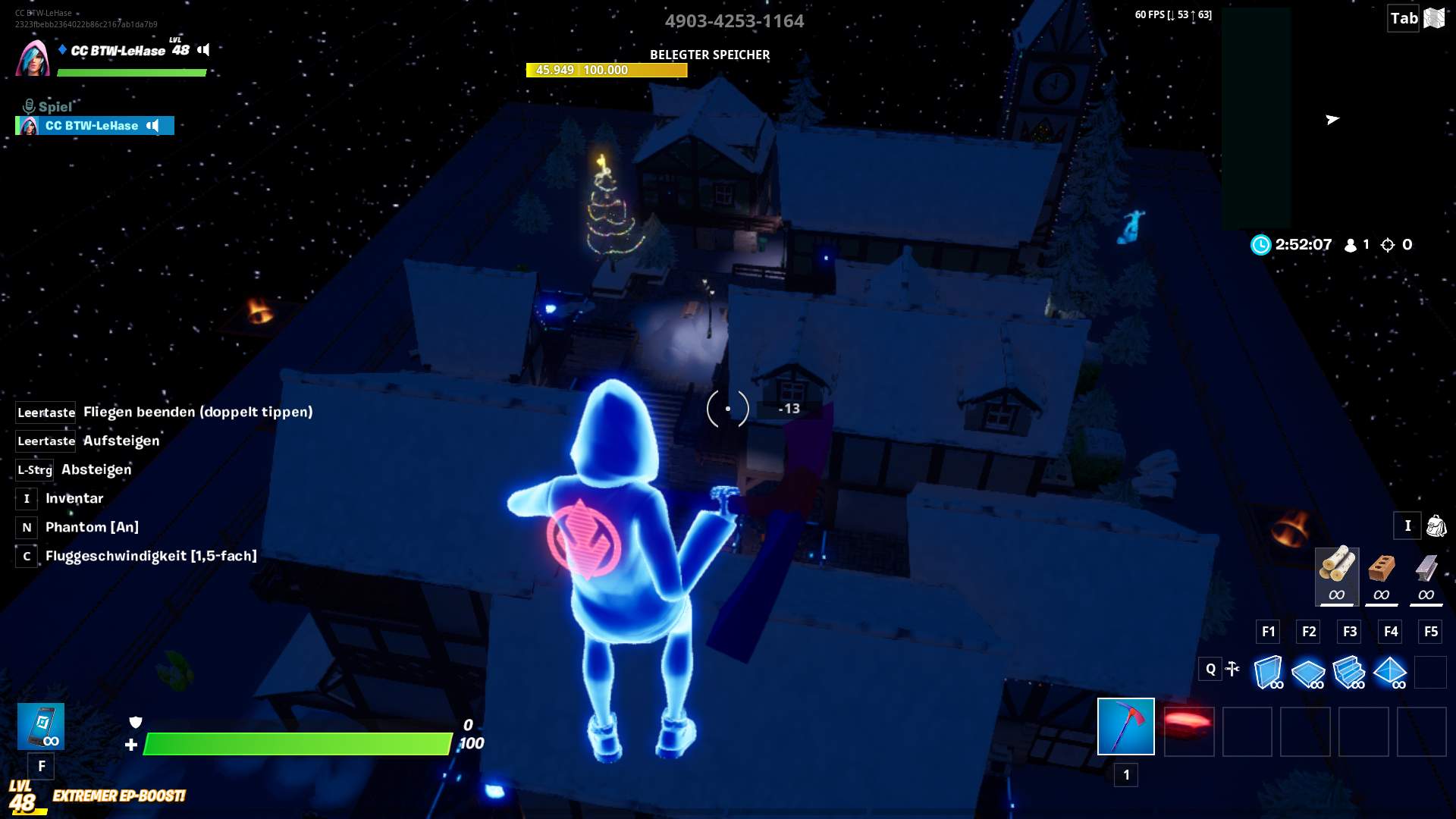
Task: Open the backpack inventory icon
Action: [1436, 526]
